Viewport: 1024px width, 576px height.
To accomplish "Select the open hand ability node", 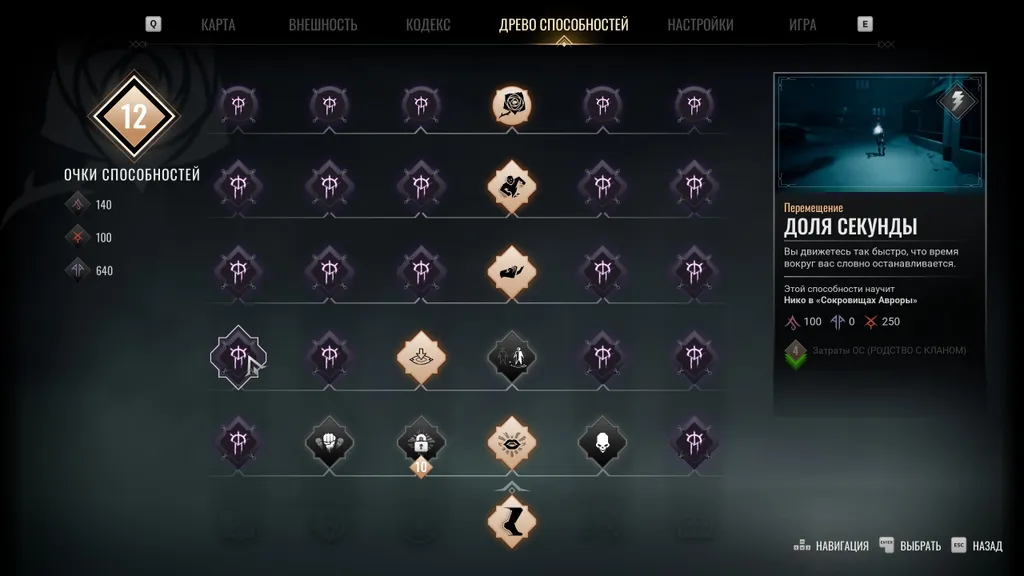I will (x=511, y=270).
